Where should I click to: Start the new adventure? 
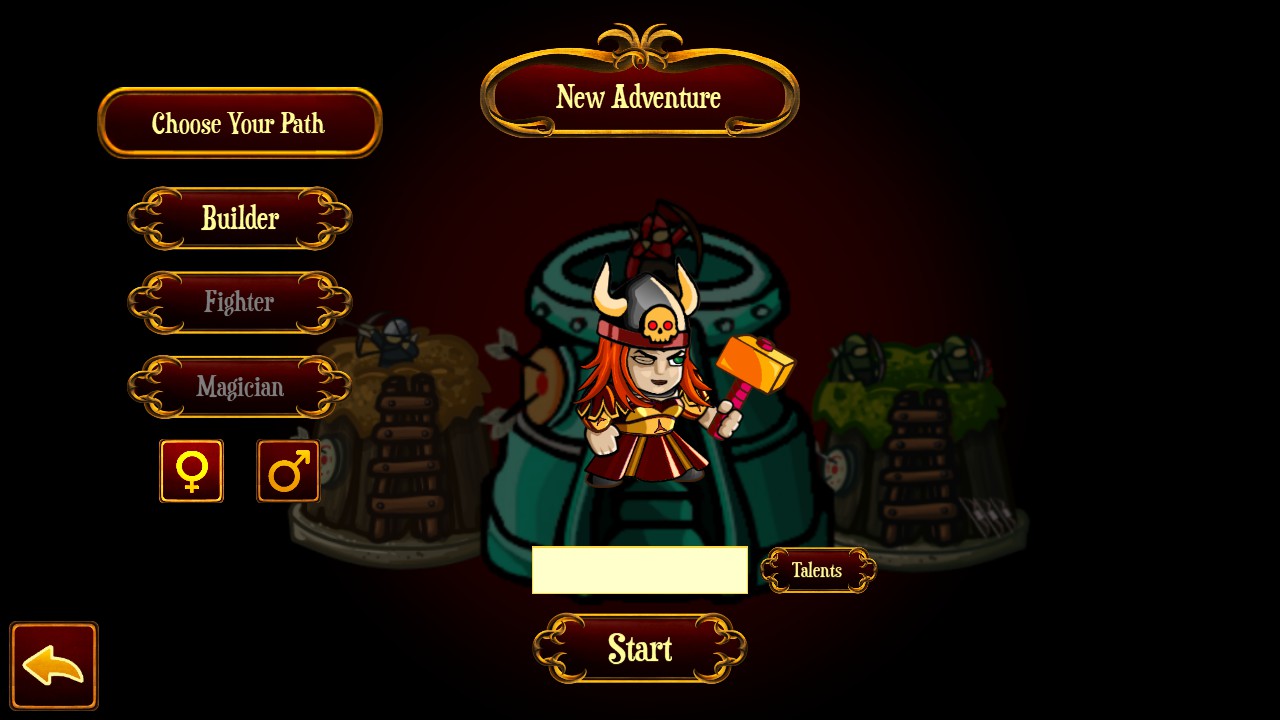click(x=640, y=649)
